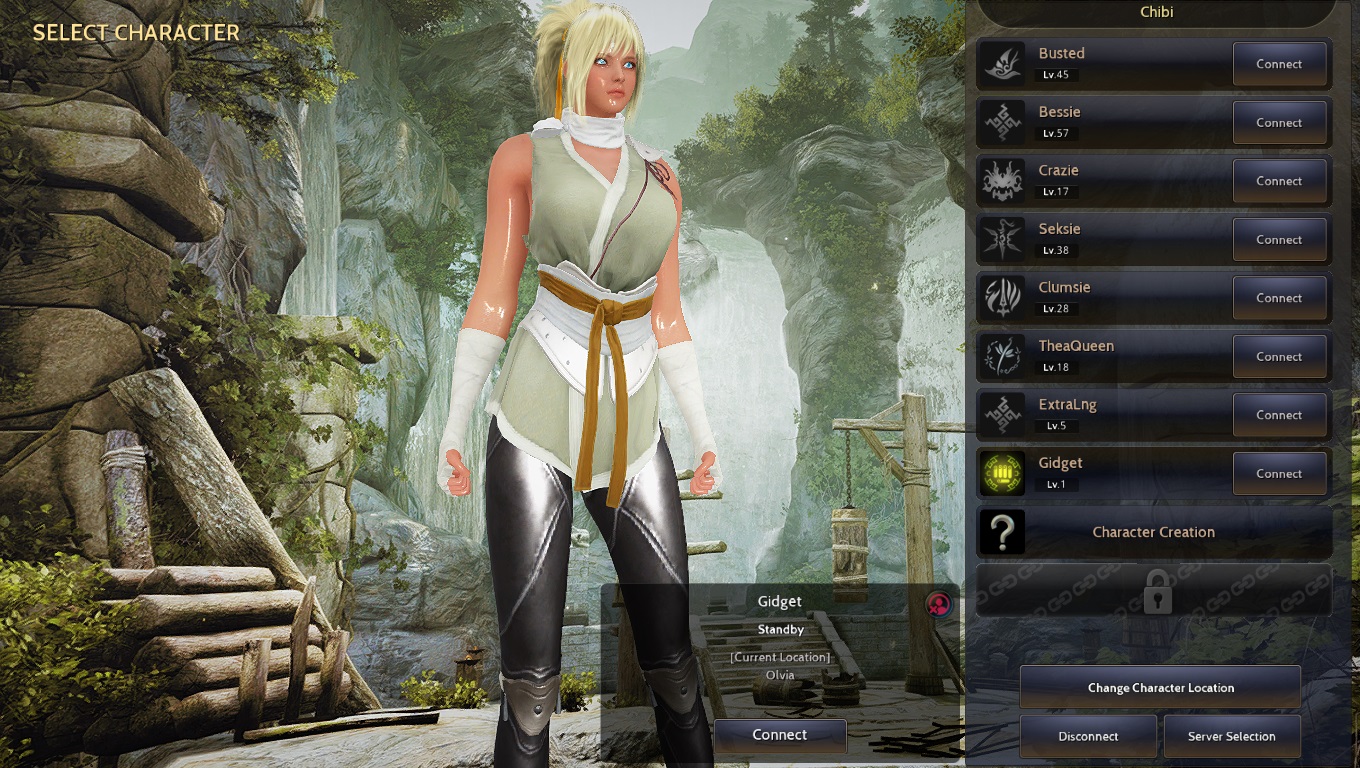Open Character Creation
The width and height of the screenshot is (1360, 768).
click(x=1153, y=532)
